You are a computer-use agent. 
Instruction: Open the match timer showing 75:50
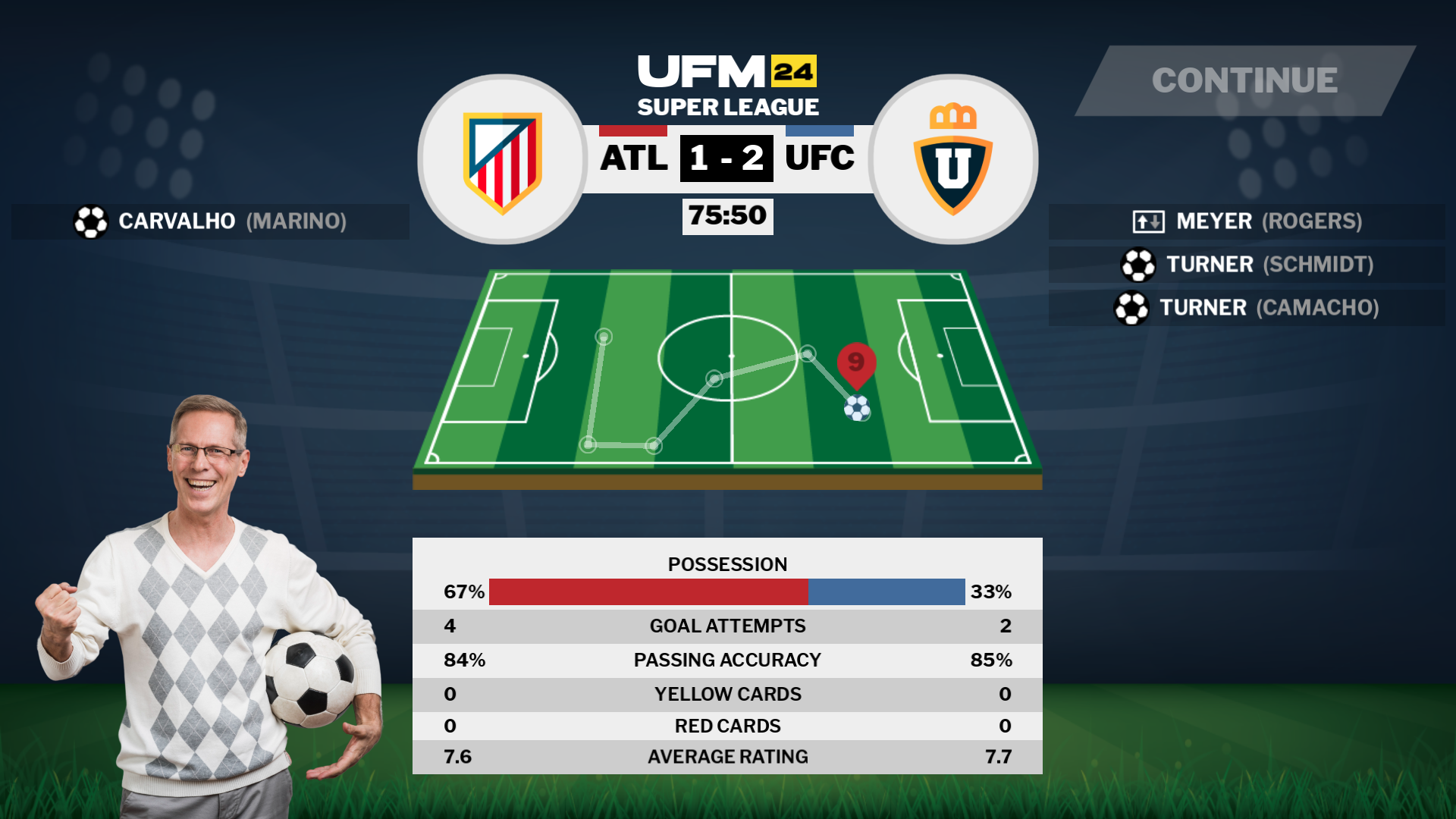[x=726, y=216]
